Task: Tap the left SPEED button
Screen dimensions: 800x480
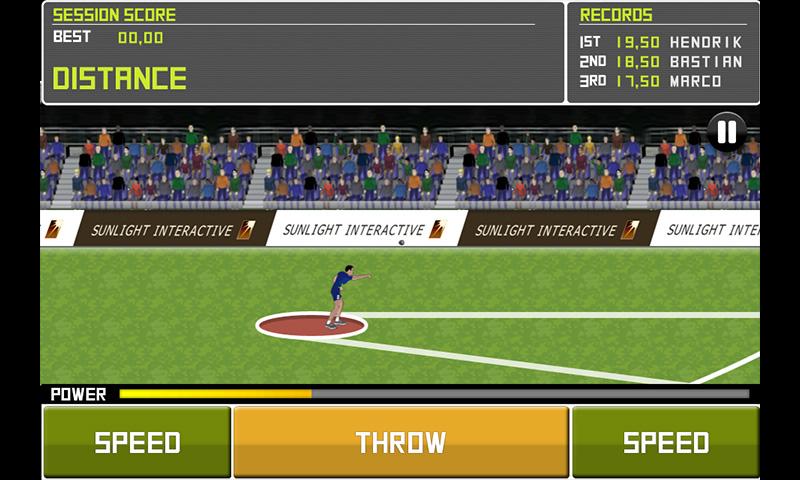Action: (x=137, y=441)
